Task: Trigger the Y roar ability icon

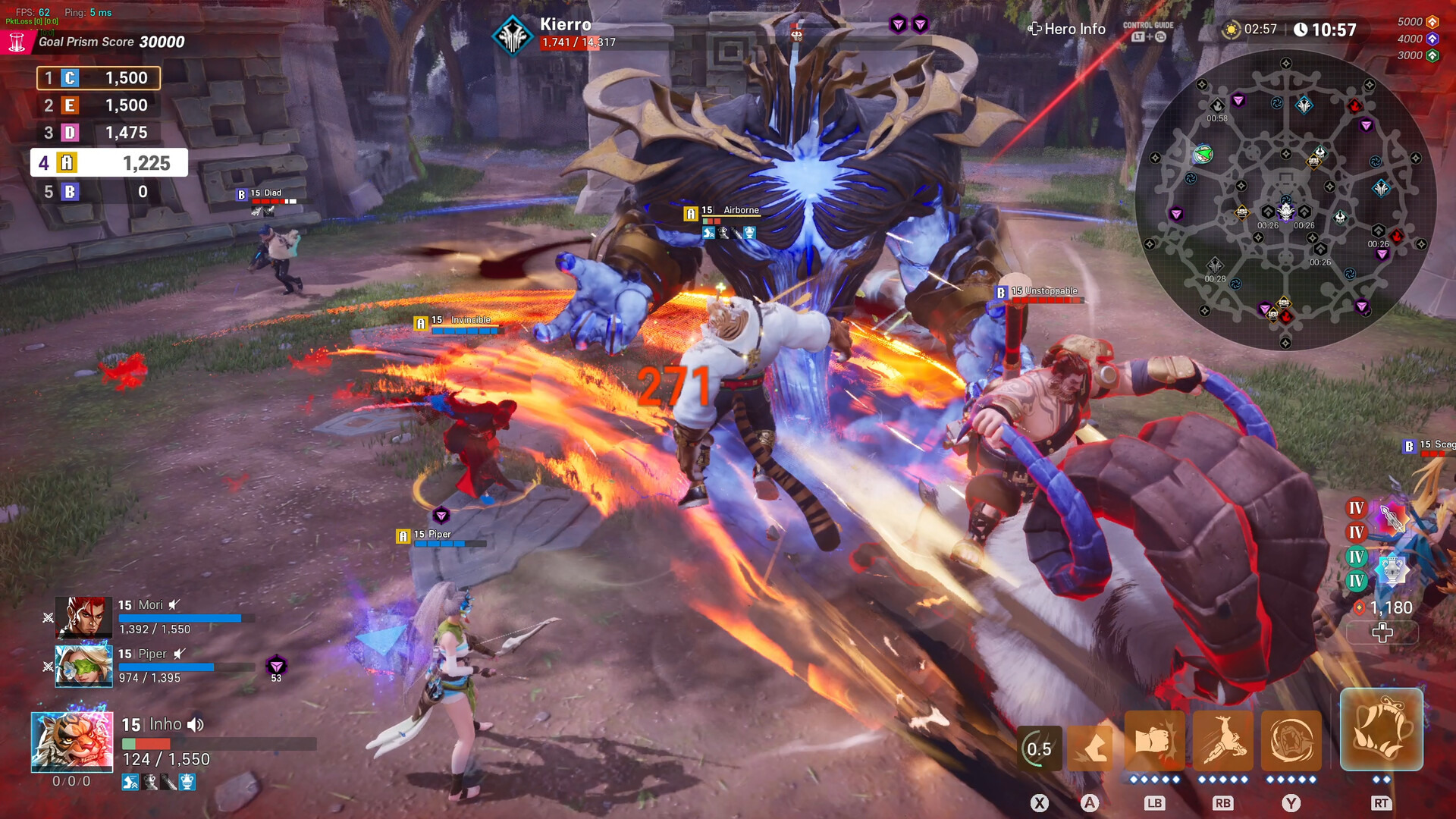Action: click(1291, 741)
